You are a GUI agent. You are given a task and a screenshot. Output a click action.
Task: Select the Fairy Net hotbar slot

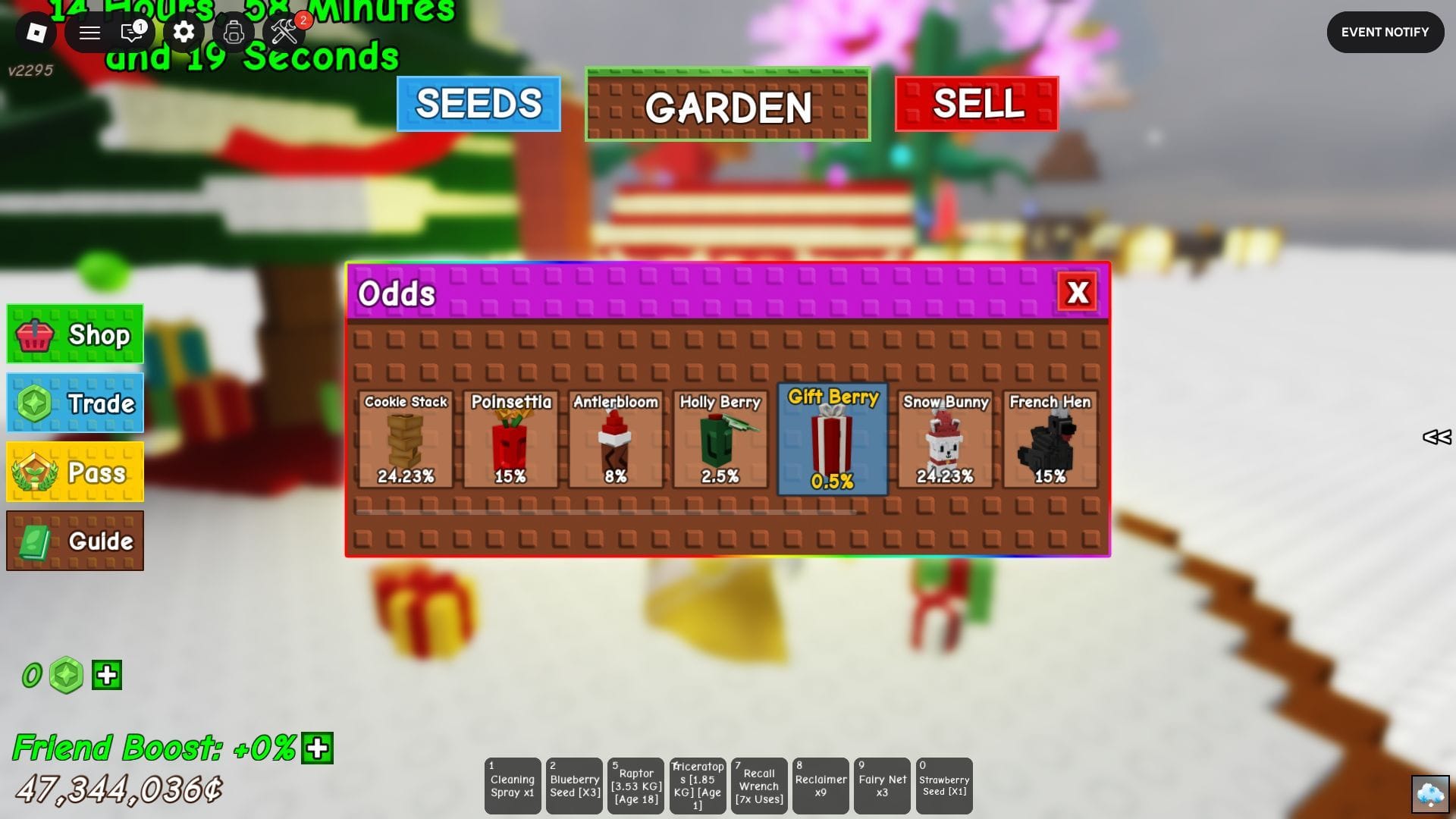tap(882, 786)
